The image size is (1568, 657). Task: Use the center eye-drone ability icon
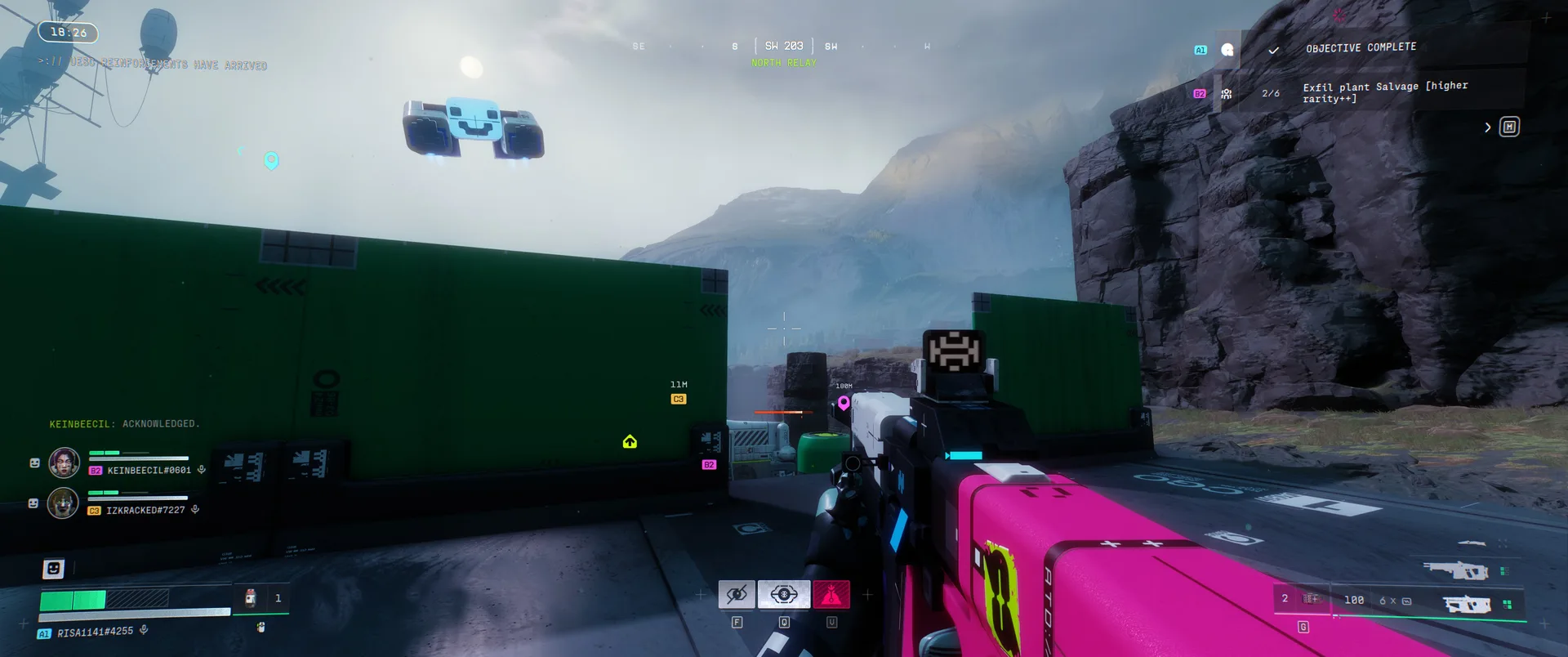click(784, 595)
